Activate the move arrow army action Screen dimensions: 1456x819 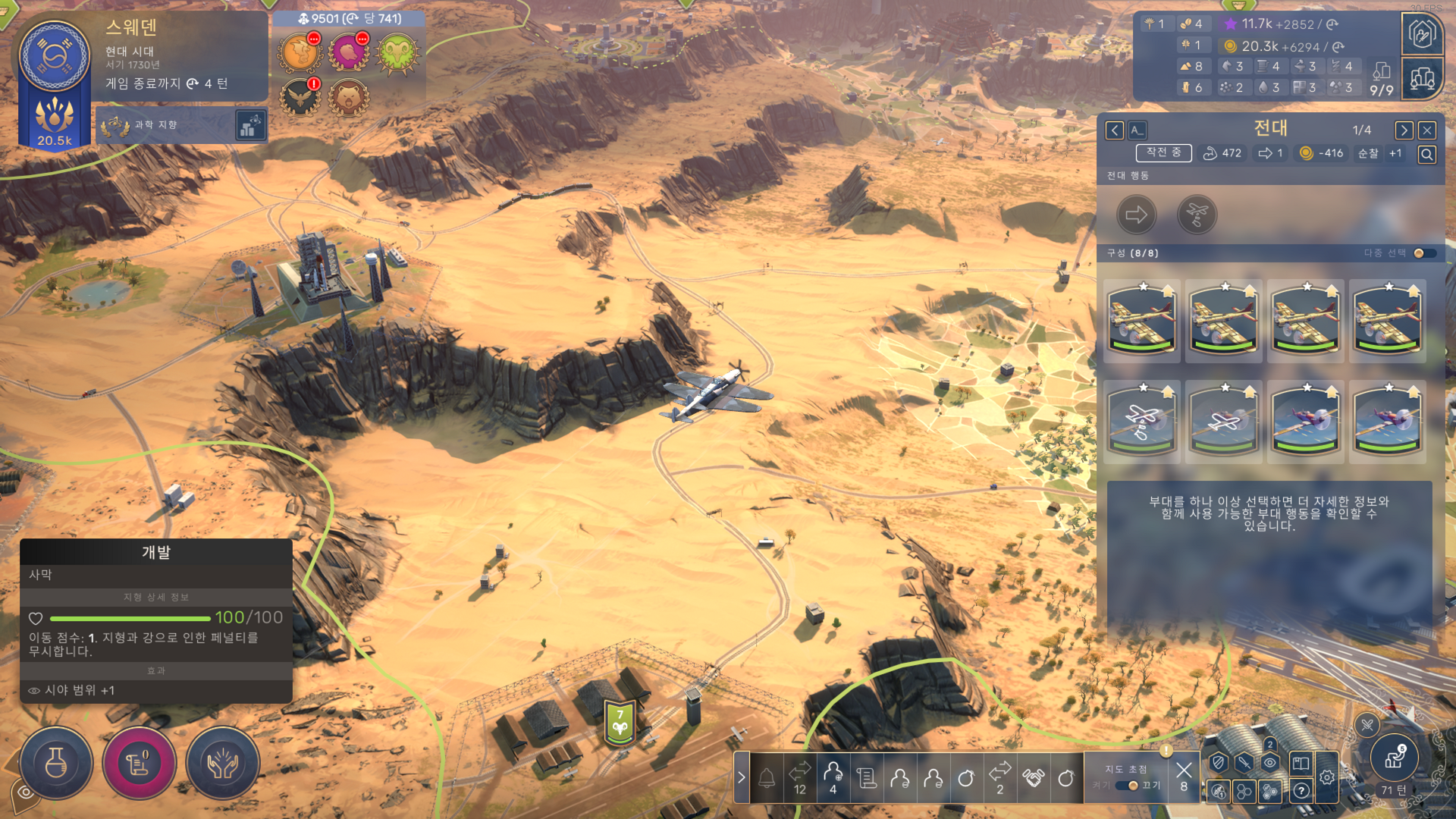(1136, 215)
